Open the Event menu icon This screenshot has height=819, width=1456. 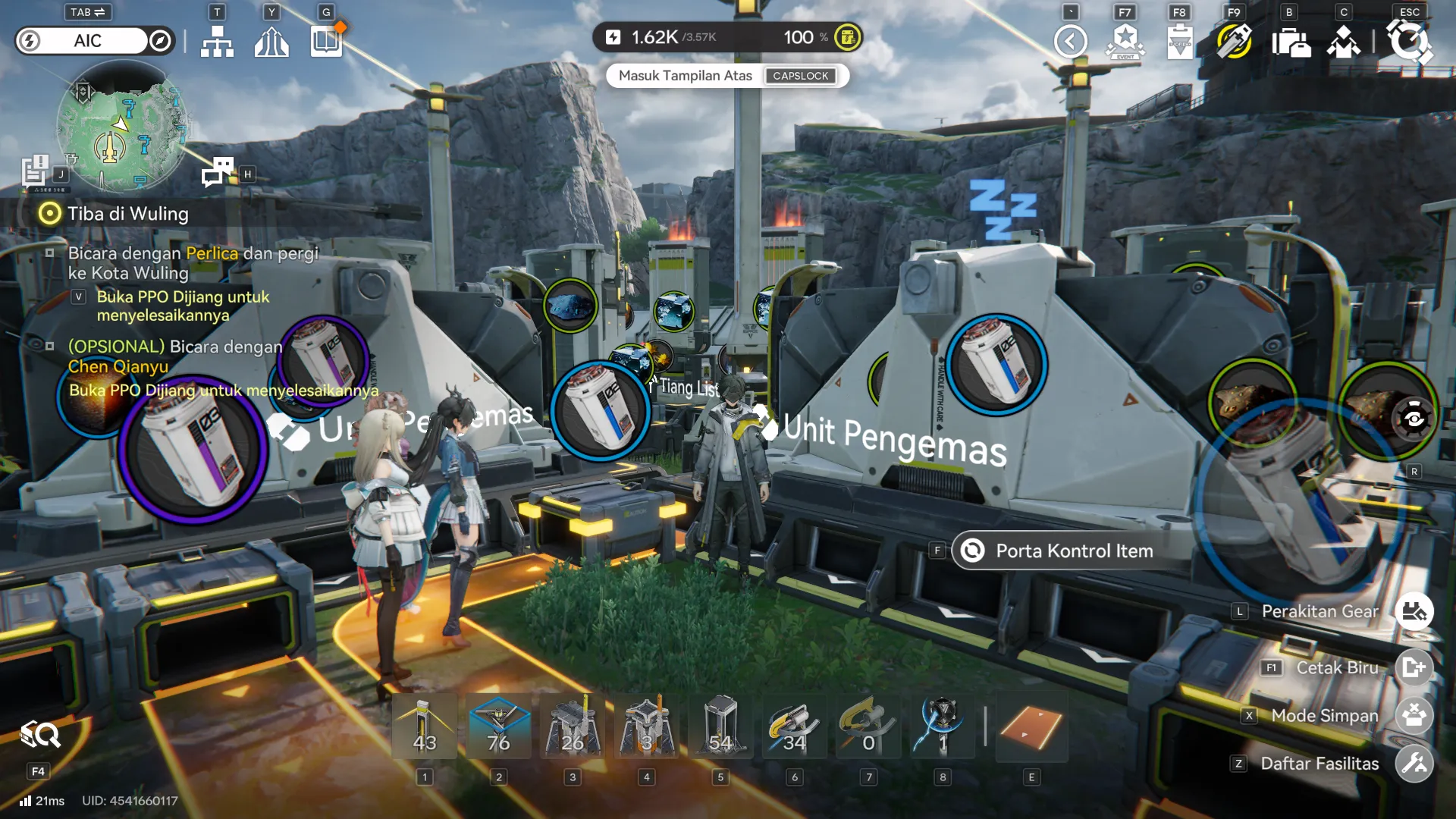[x=1125, y=42]
